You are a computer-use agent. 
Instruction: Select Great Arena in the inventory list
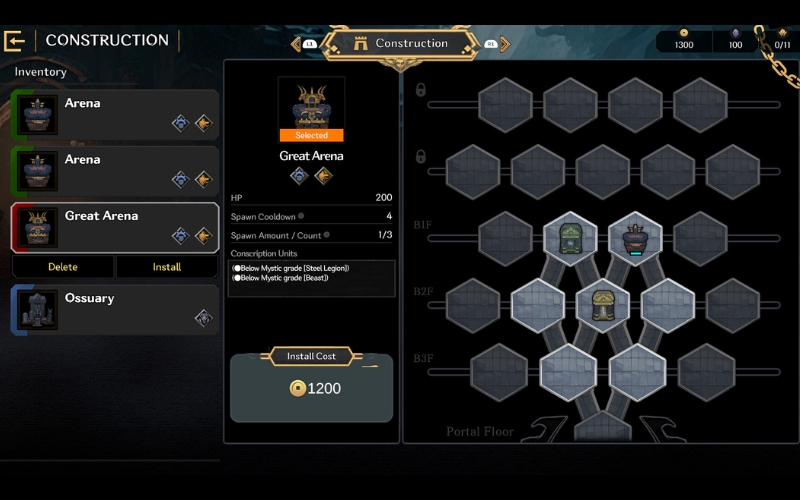[115, 227]
